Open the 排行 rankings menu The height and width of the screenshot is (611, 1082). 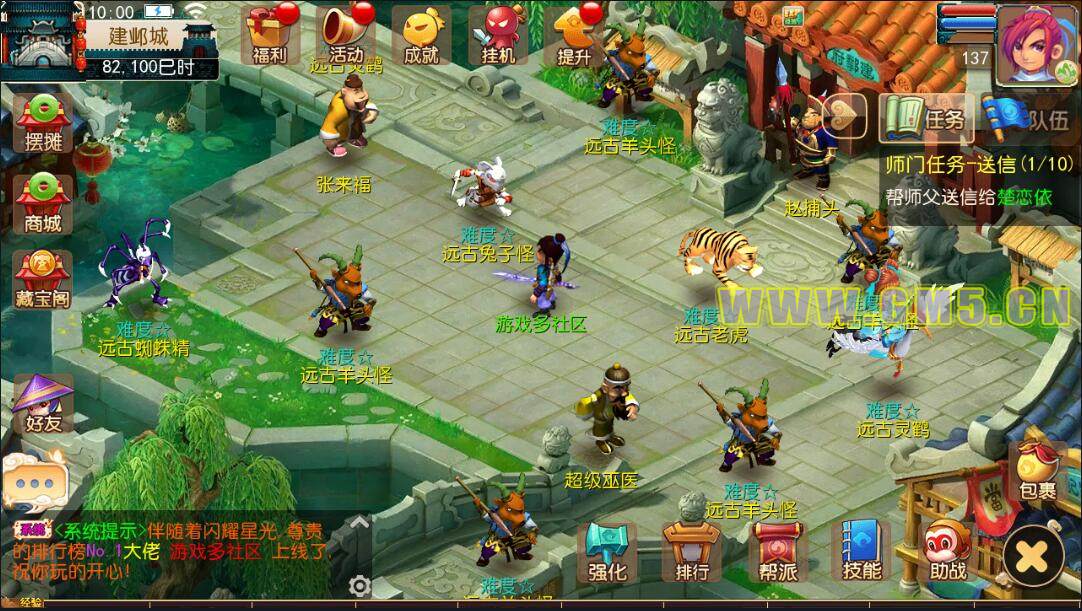point(691,553)
